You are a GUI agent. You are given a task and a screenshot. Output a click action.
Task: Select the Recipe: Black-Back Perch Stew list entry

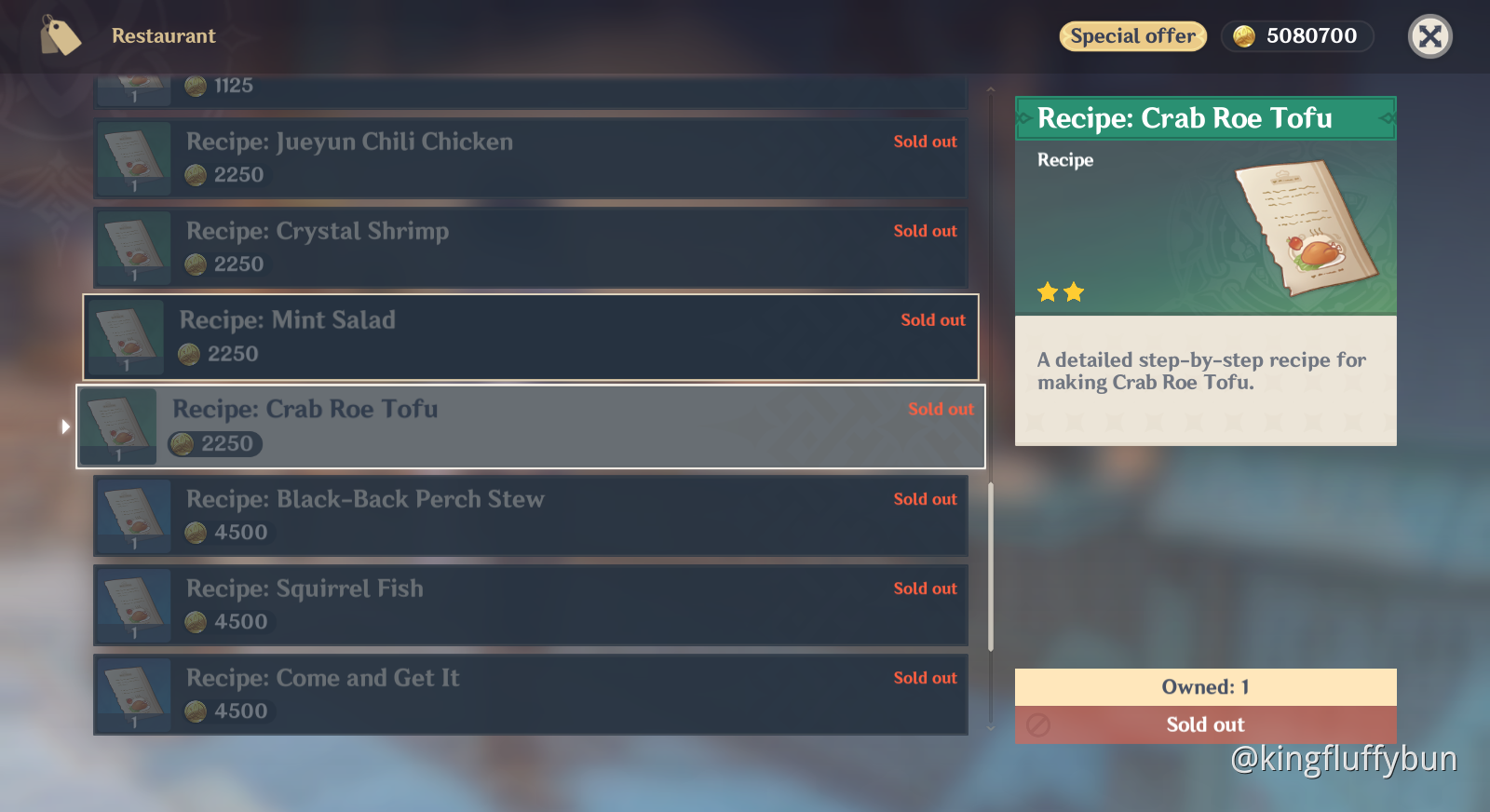[x=529, y=514]
